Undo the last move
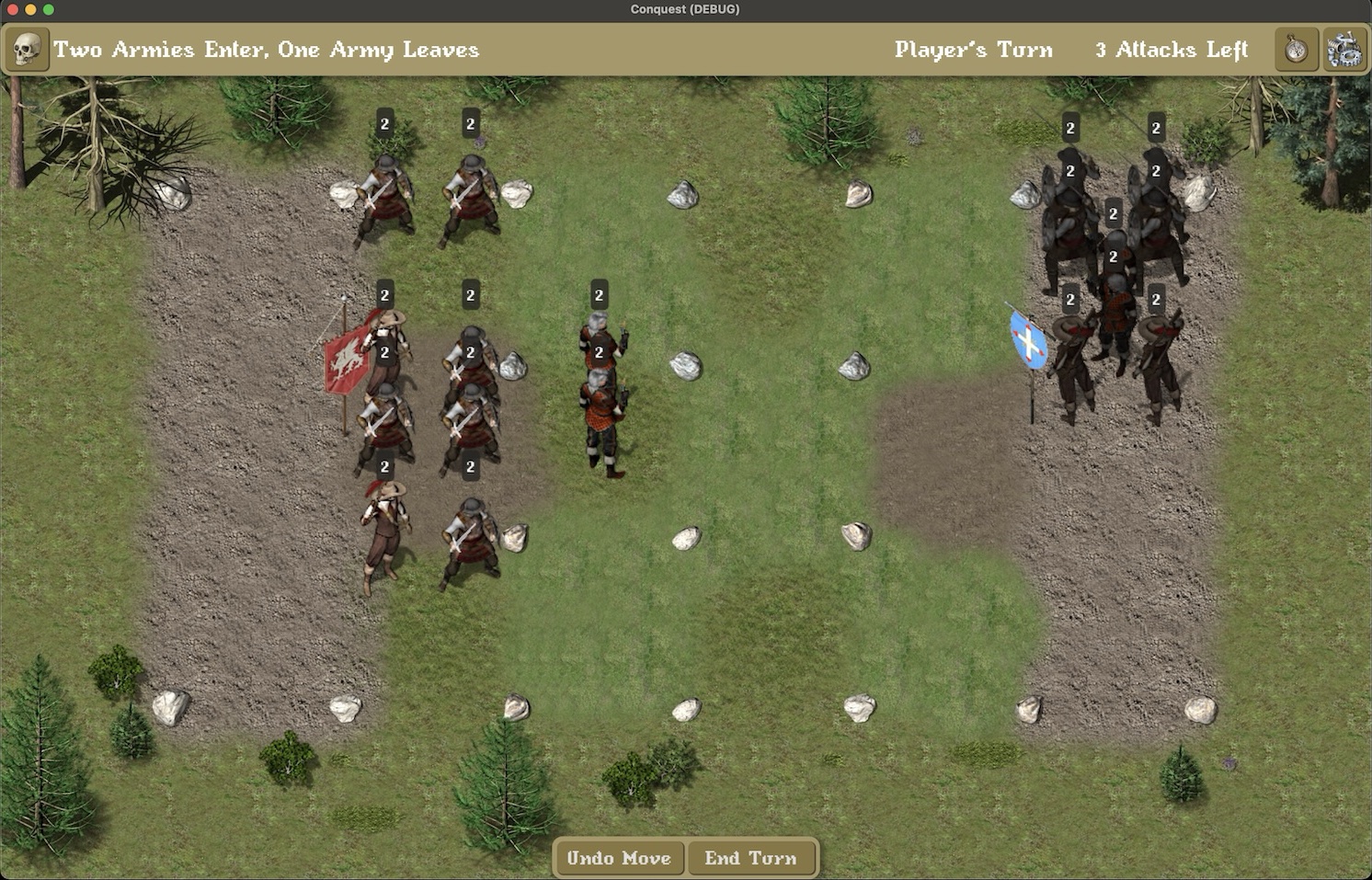 (619, 858)
